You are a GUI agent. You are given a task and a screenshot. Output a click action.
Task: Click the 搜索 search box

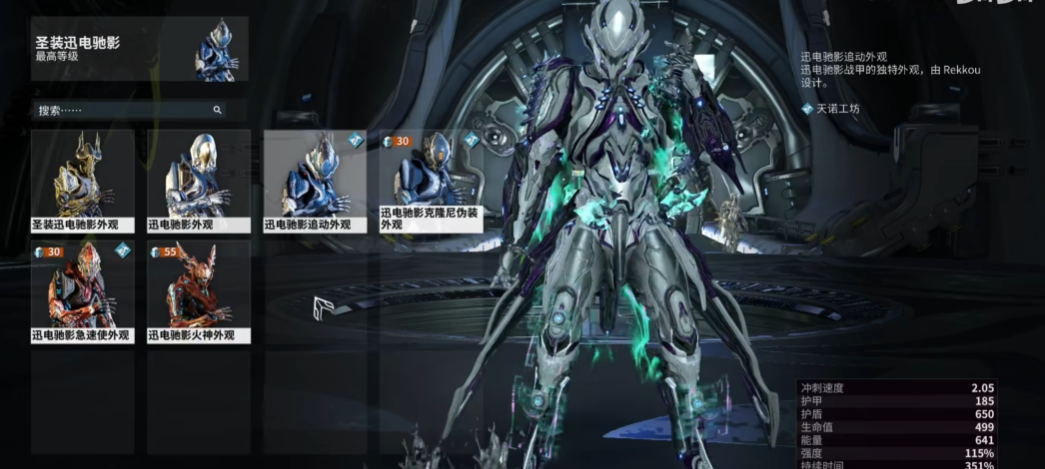pyautogui.click(x=120, y=110)
